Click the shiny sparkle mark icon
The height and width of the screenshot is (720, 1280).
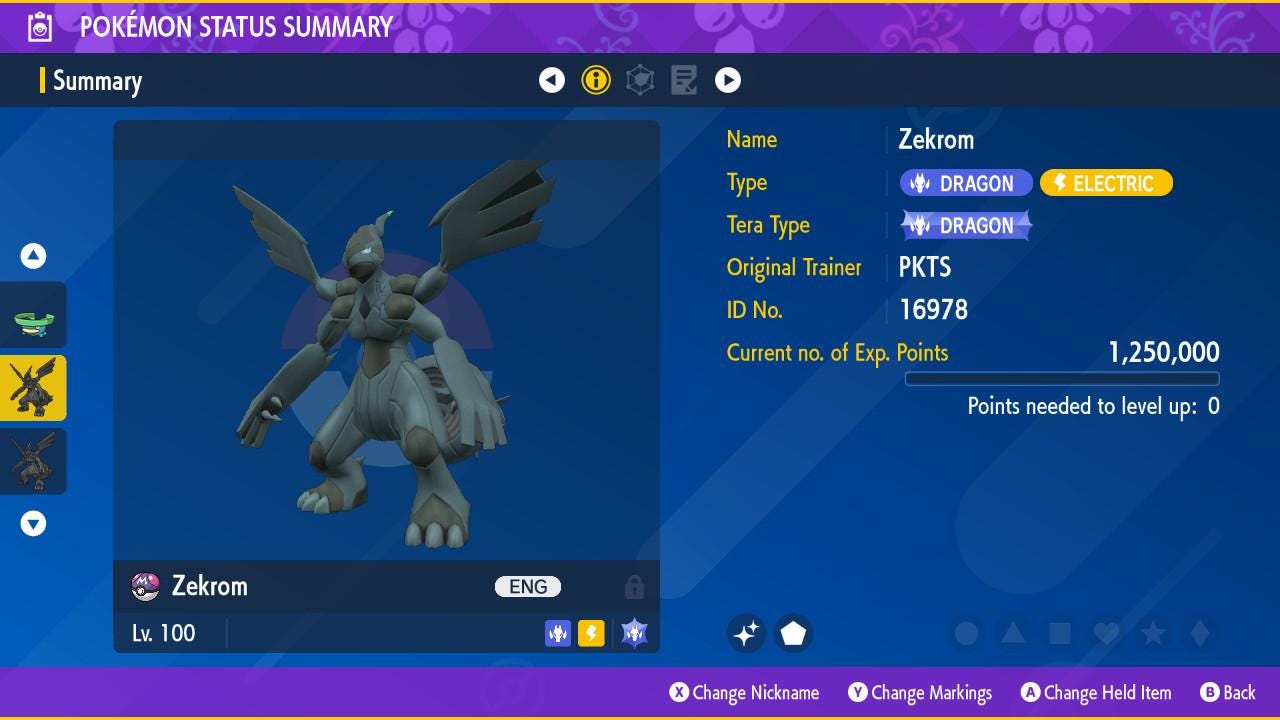746,633
